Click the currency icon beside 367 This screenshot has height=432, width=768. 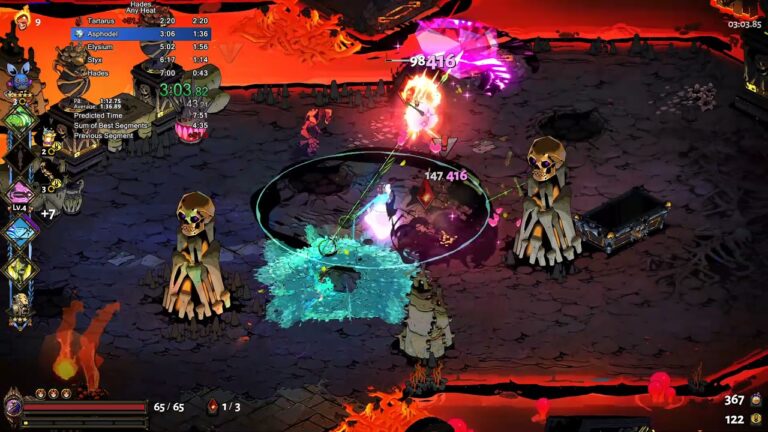(x=756, y=400)
